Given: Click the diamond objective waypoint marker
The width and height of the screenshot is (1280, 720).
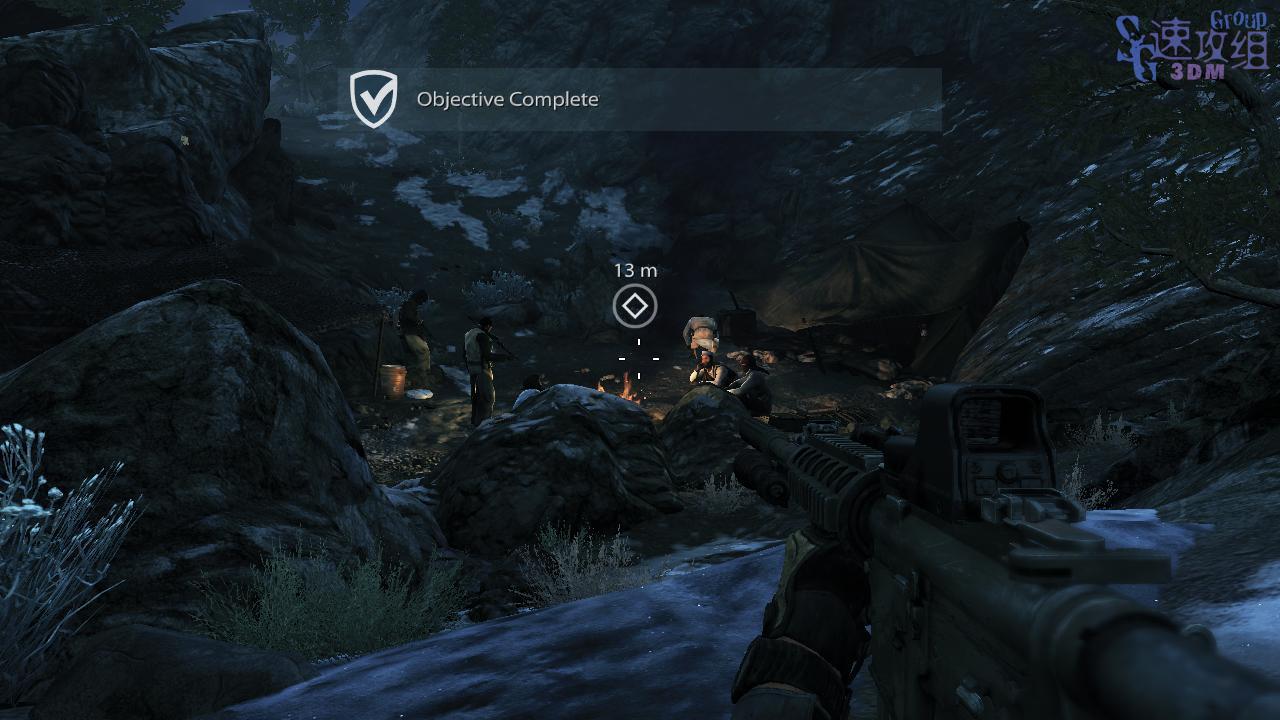Looking at the screenshot, I should pos(635,306).
